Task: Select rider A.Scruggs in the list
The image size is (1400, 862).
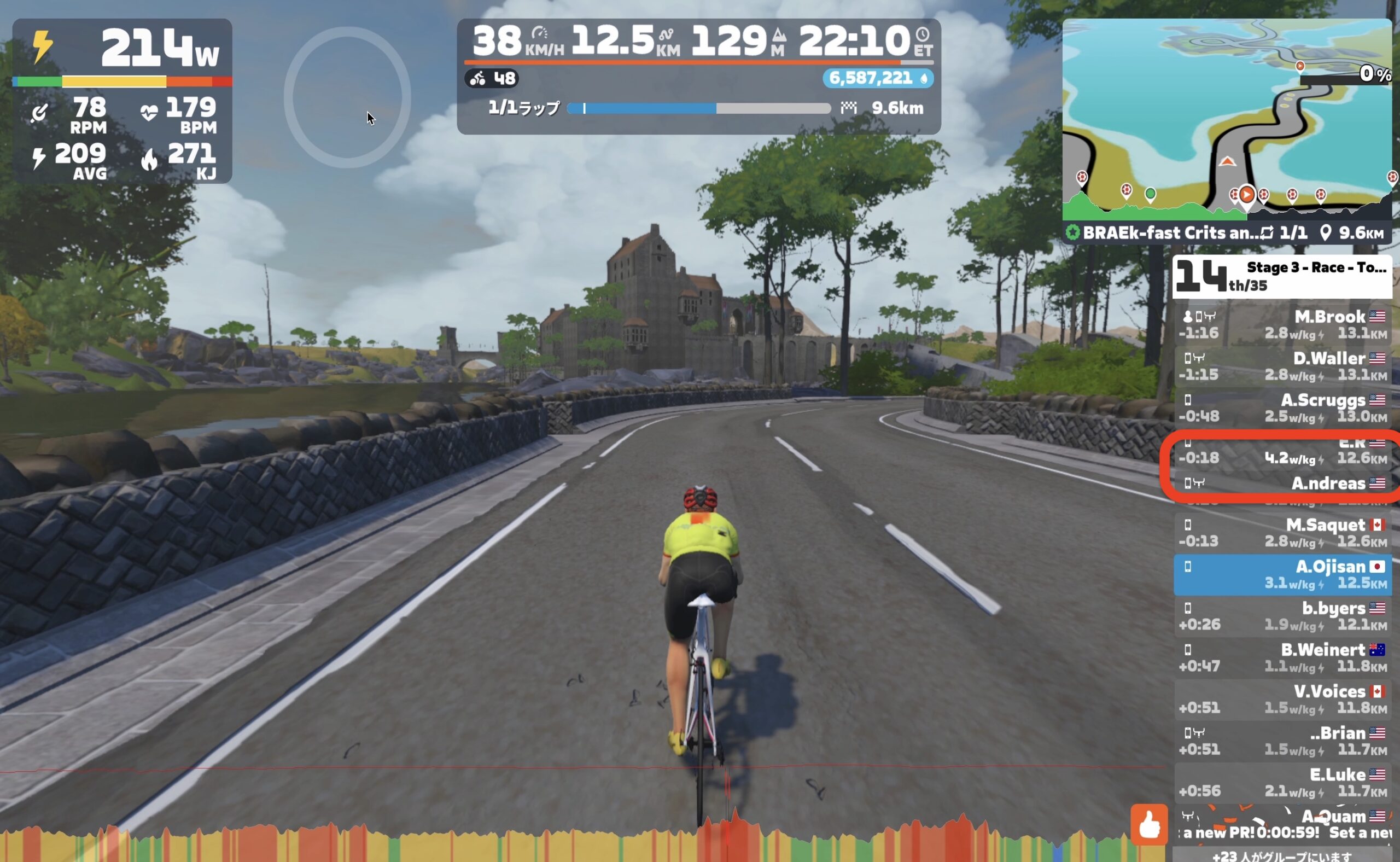Action: (1282, 407)
